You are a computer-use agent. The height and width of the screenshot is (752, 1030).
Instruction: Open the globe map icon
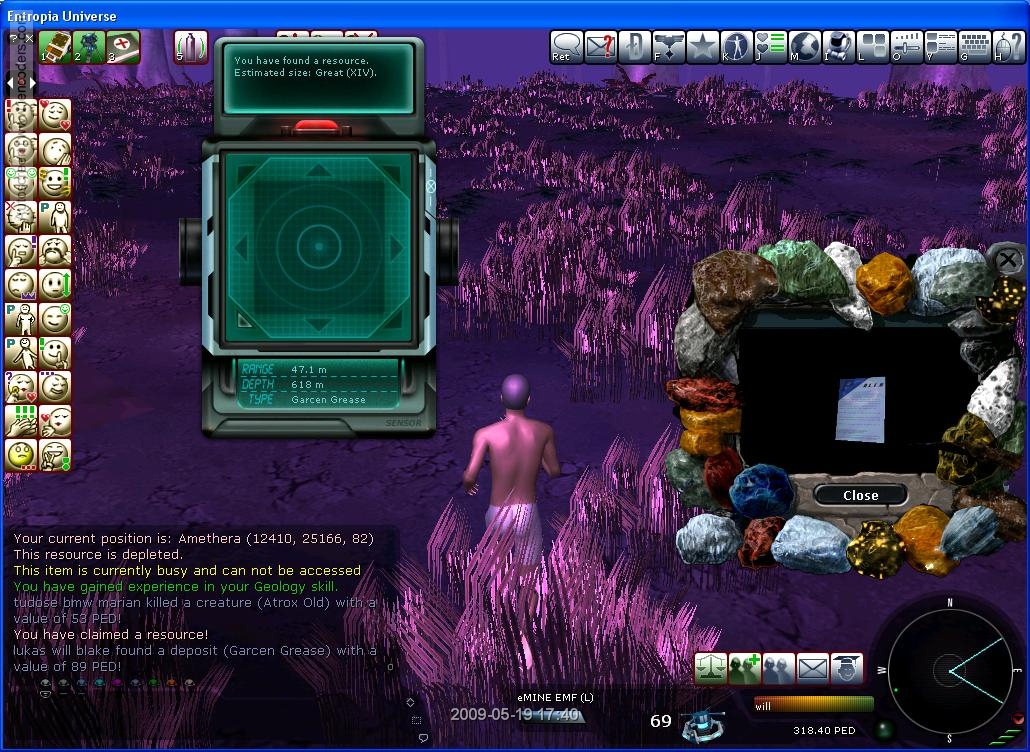(x=805, y=47)
